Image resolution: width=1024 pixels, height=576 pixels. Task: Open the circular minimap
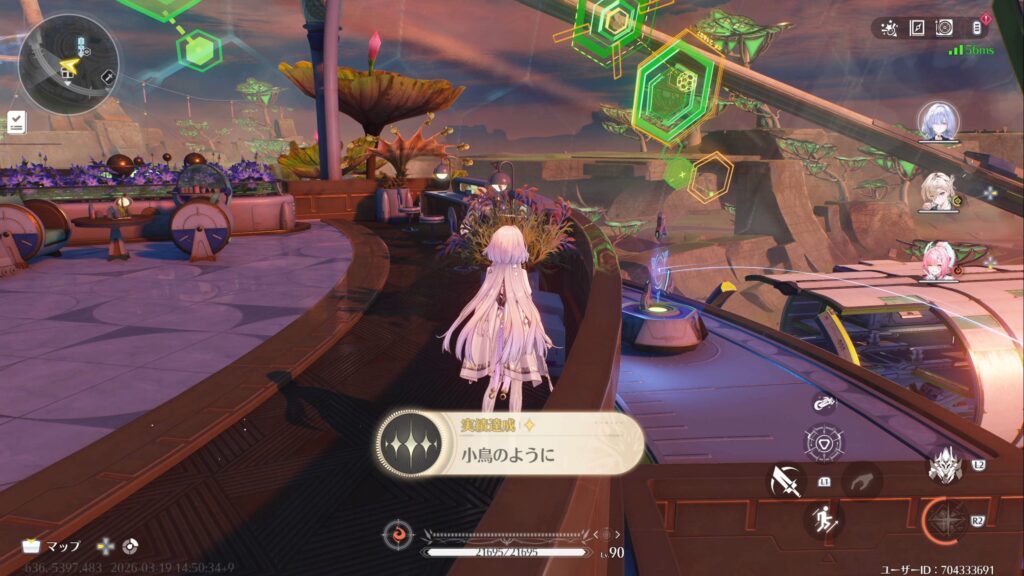pyautogui.click(x=68, y=64)
